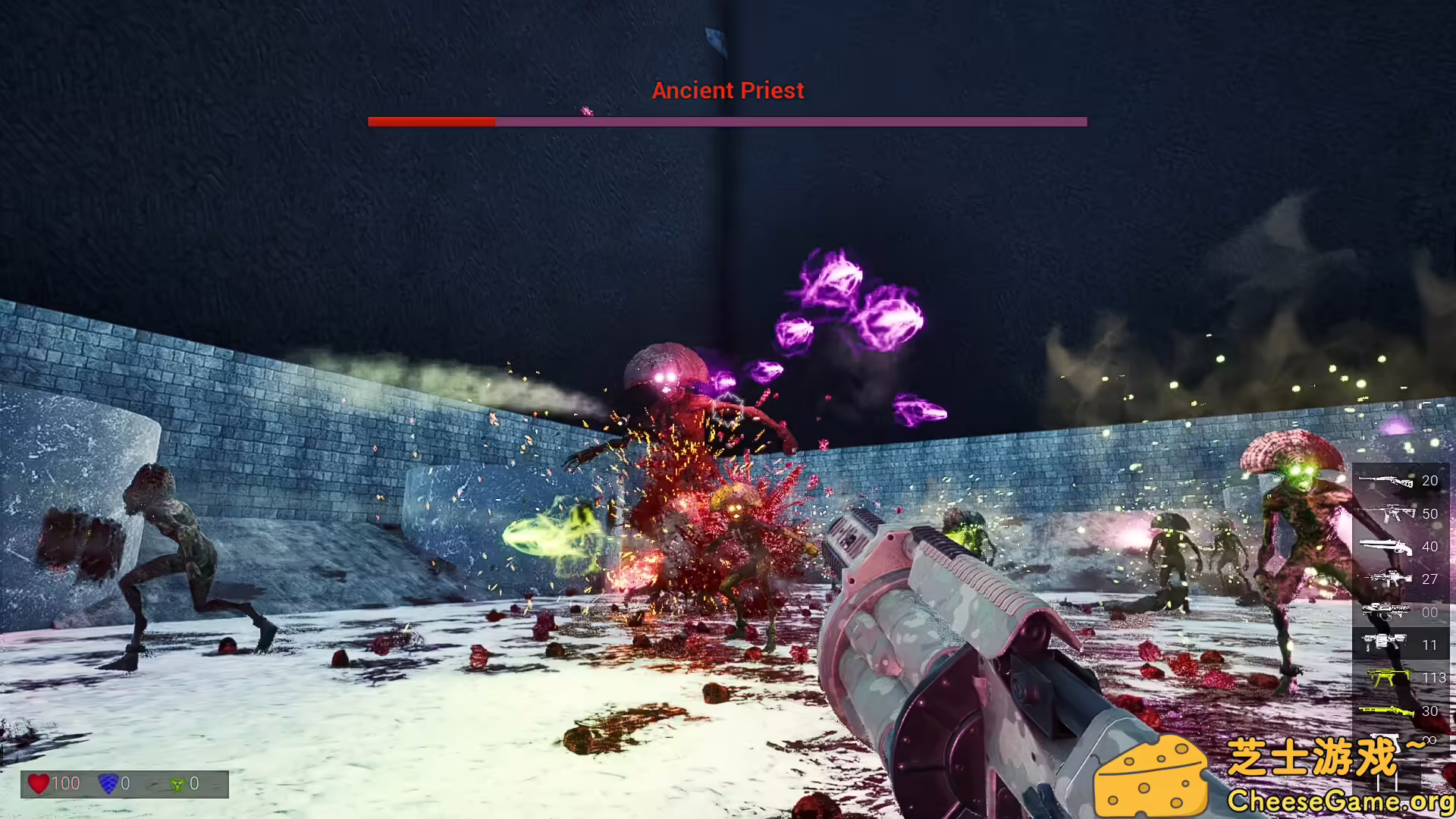Select the machine gun with 27 ammo
The height and width of the screenshot is (819, 1456).
1386,578
